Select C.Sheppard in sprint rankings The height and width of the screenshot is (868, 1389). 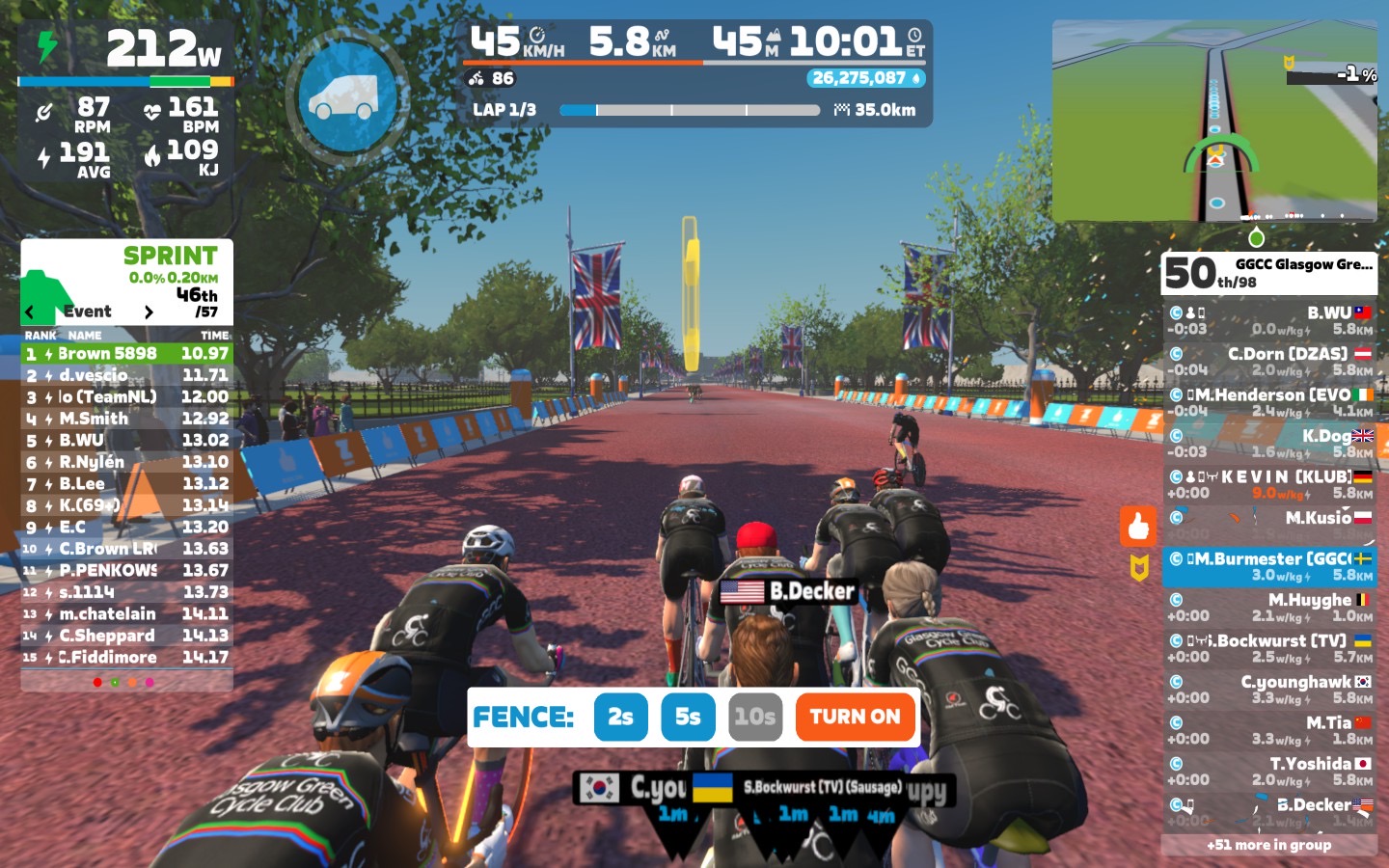(x=126, y=636)
